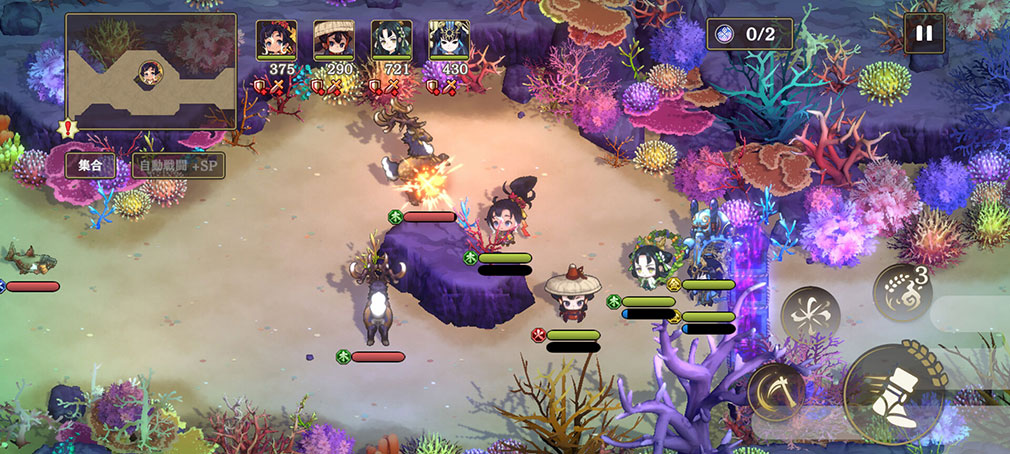Choose the party portrait showing 721

[391, 42]
